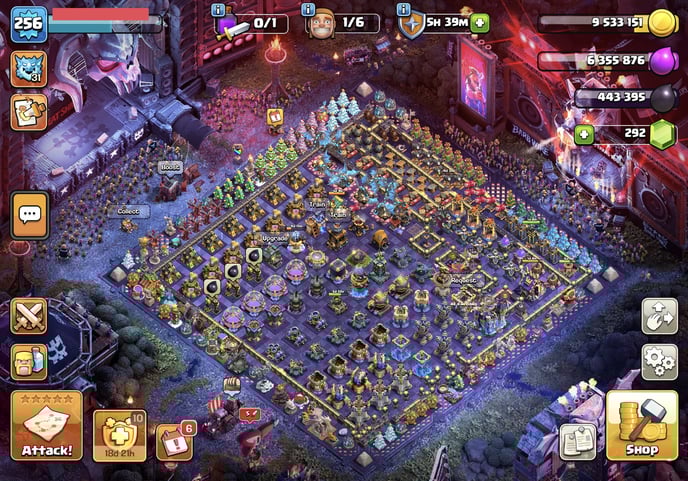
Task: Open the clan badge with number 31
Action: coord(28,69)
